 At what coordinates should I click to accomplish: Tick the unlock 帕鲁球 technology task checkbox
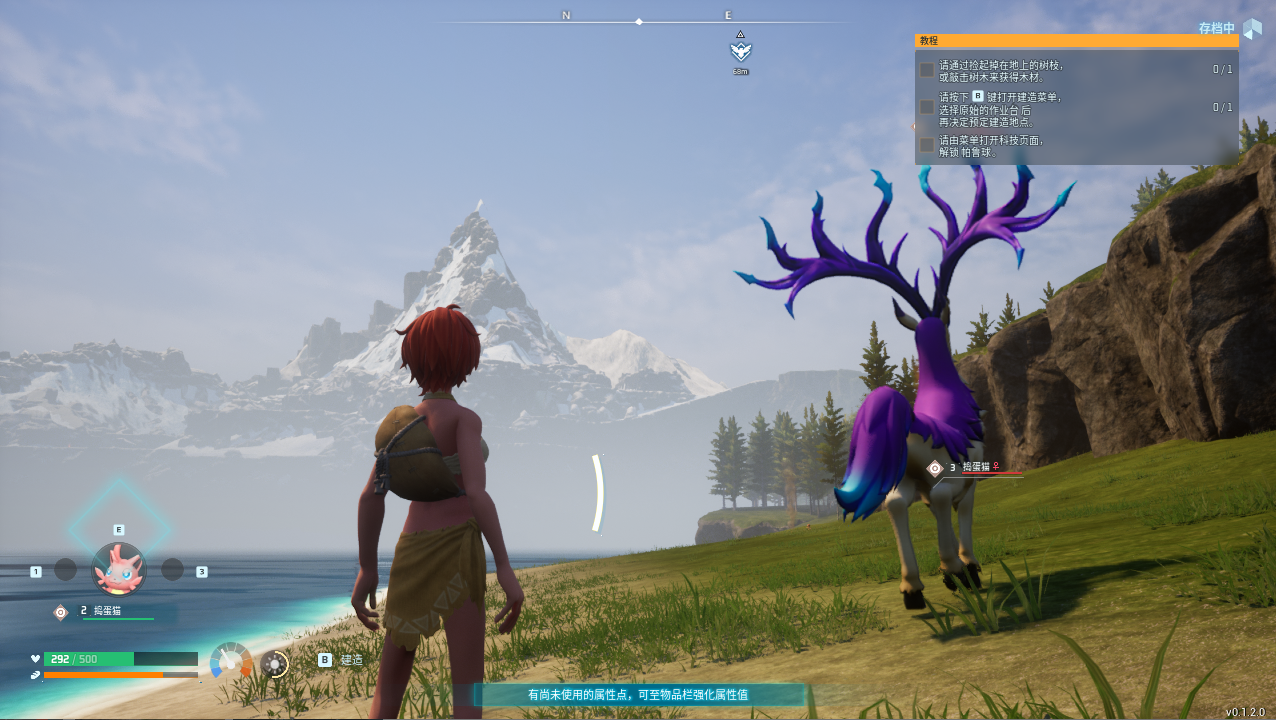coord(927,145)
